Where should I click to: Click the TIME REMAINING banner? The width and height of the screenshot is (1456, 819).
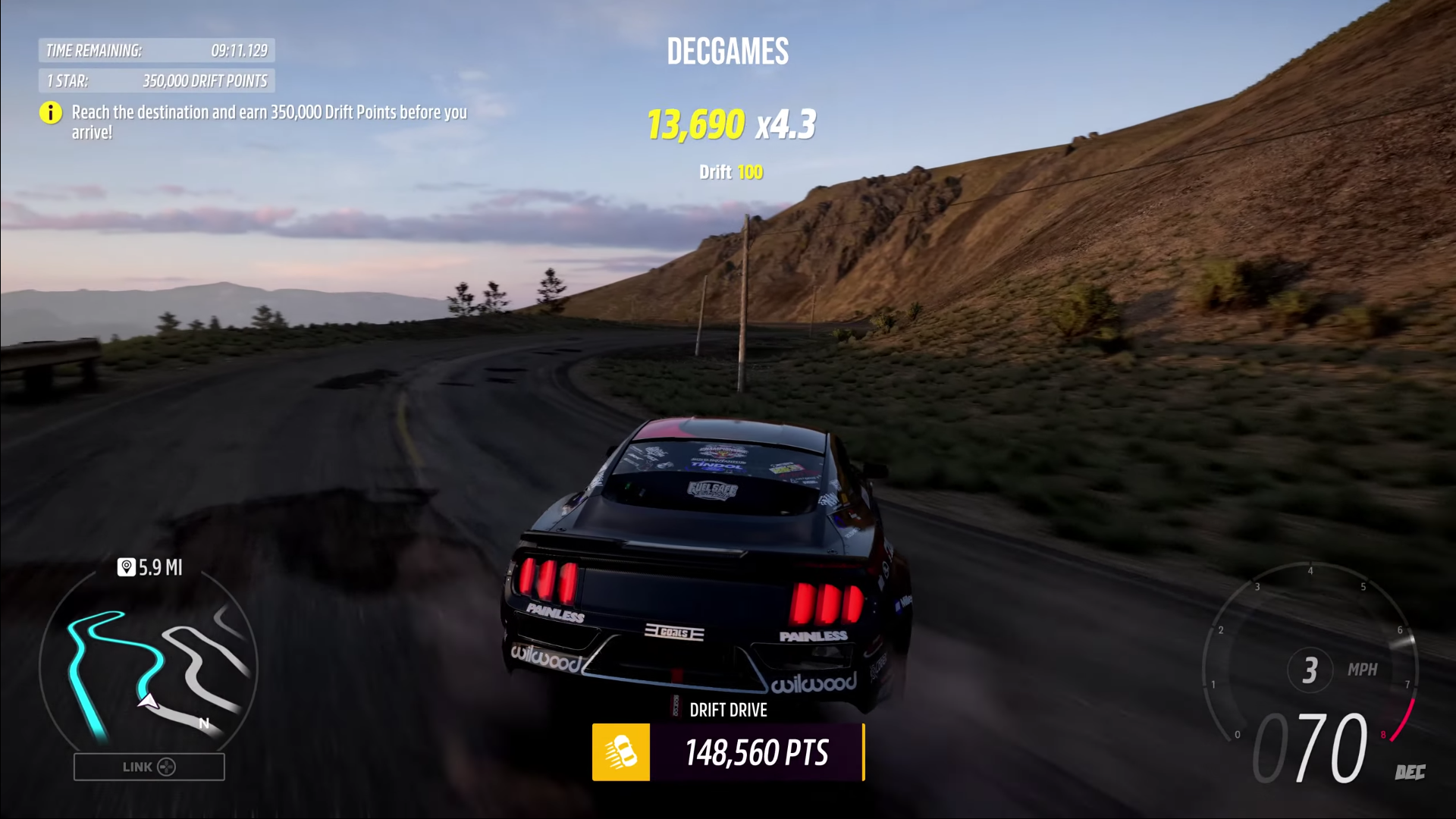click(x=157, y=51)
